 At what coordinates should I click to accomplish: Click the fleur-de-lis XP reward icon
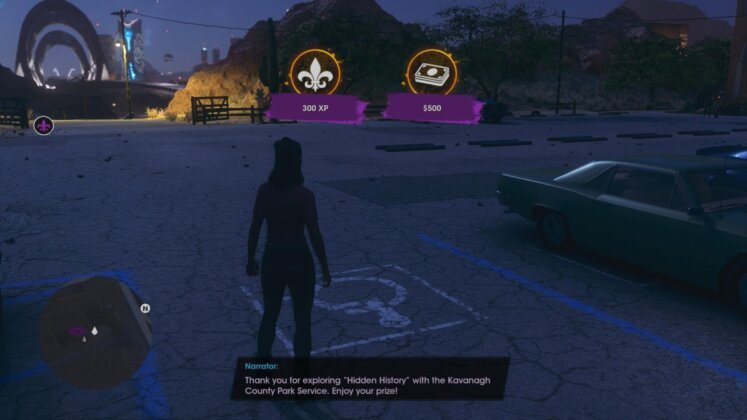click(314, 71)
